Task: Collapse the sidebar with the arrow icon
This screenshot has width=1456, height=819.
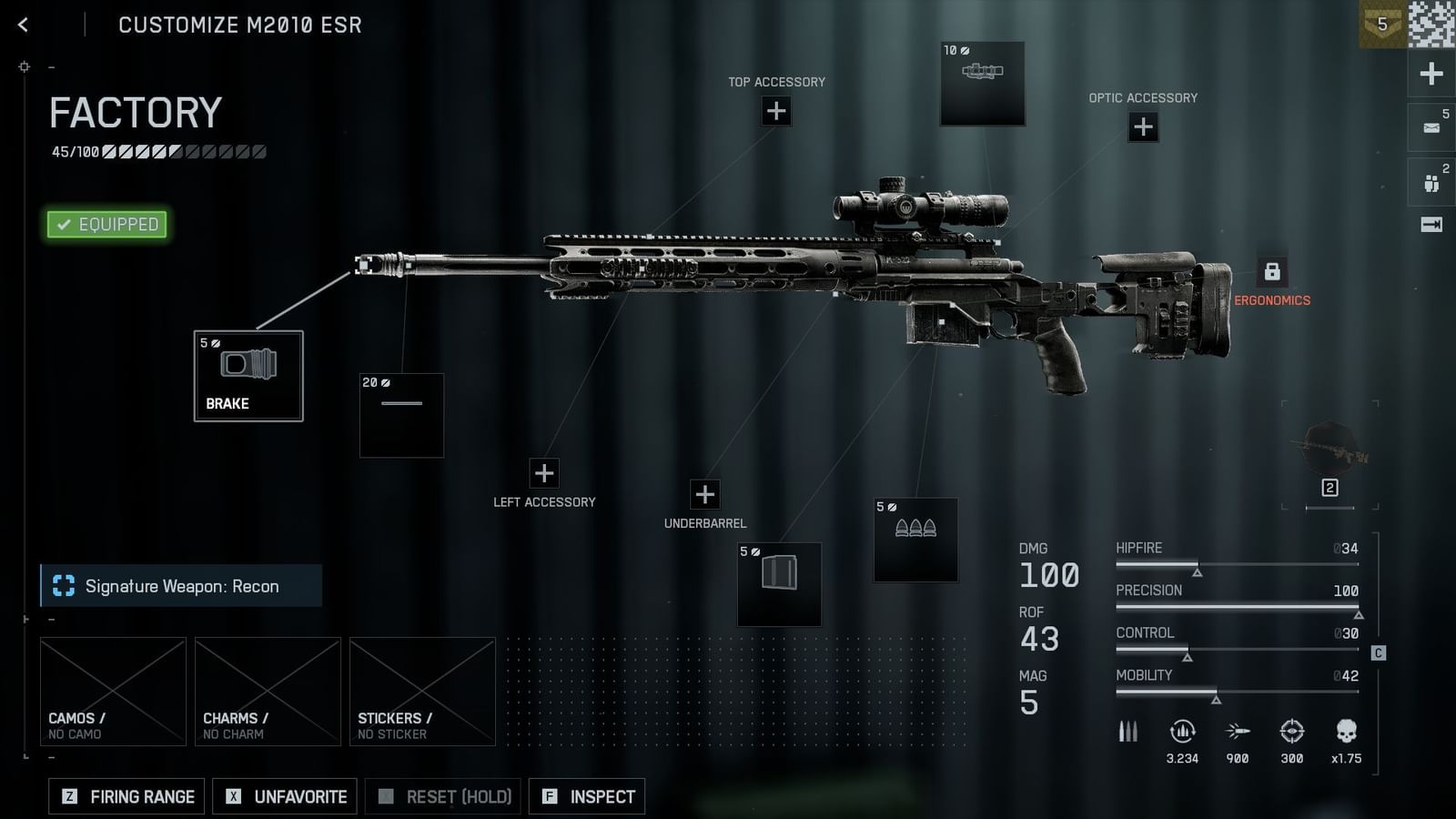Action: click(1431, 223)
